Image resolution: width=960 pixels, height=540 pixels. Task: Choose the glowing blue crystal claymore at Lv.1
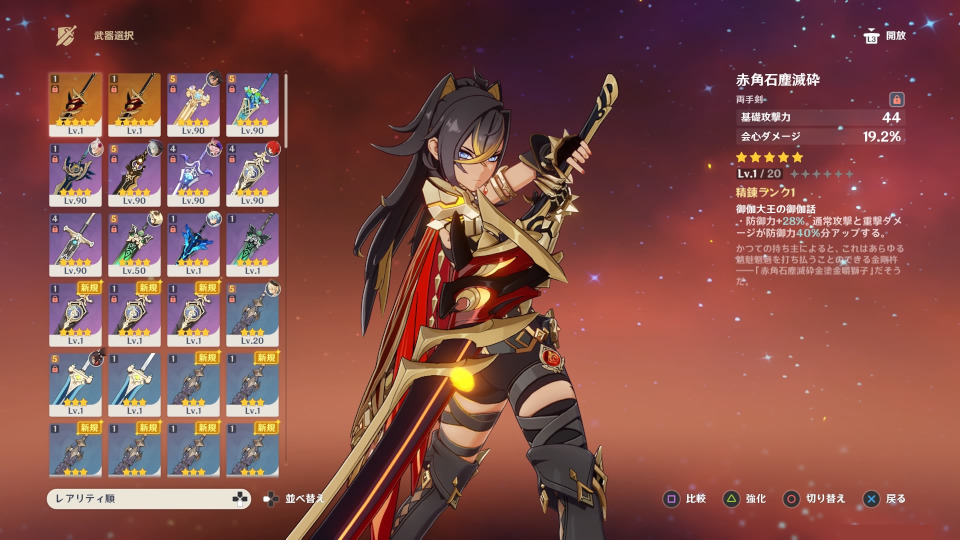[193, 244]
